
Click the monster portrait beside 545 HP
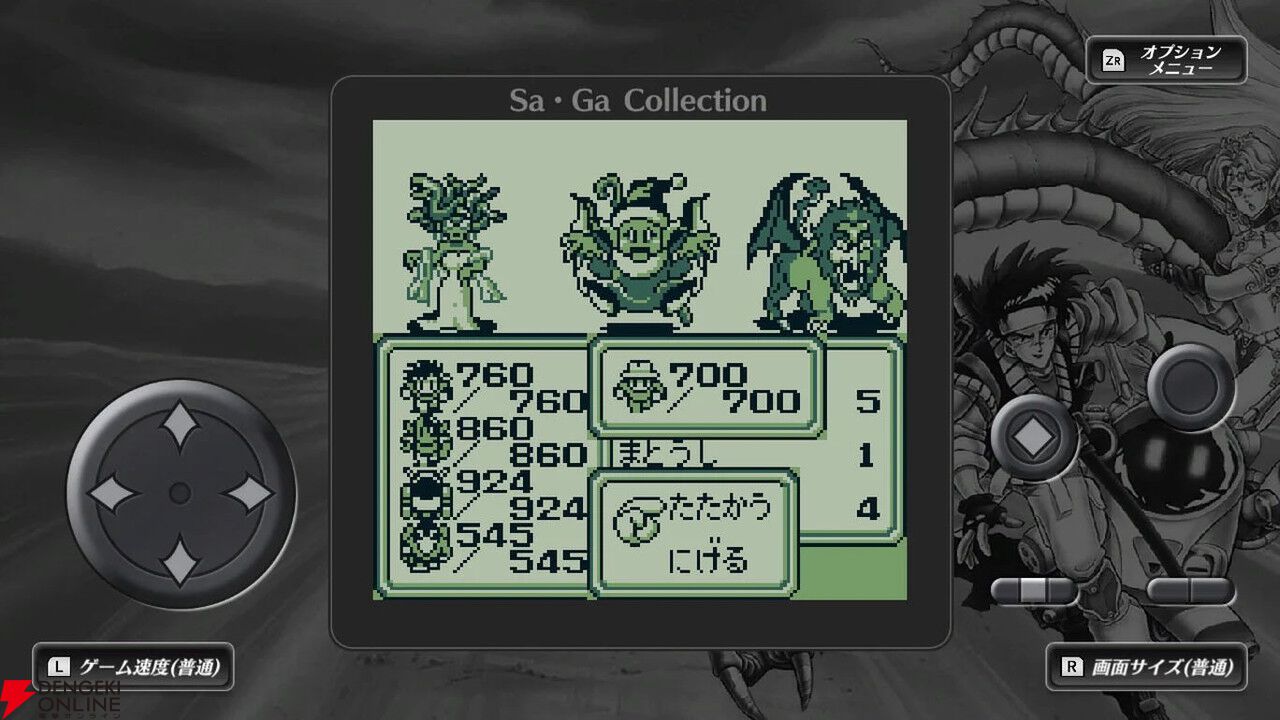pyautogui.click(x=424, y=547)
